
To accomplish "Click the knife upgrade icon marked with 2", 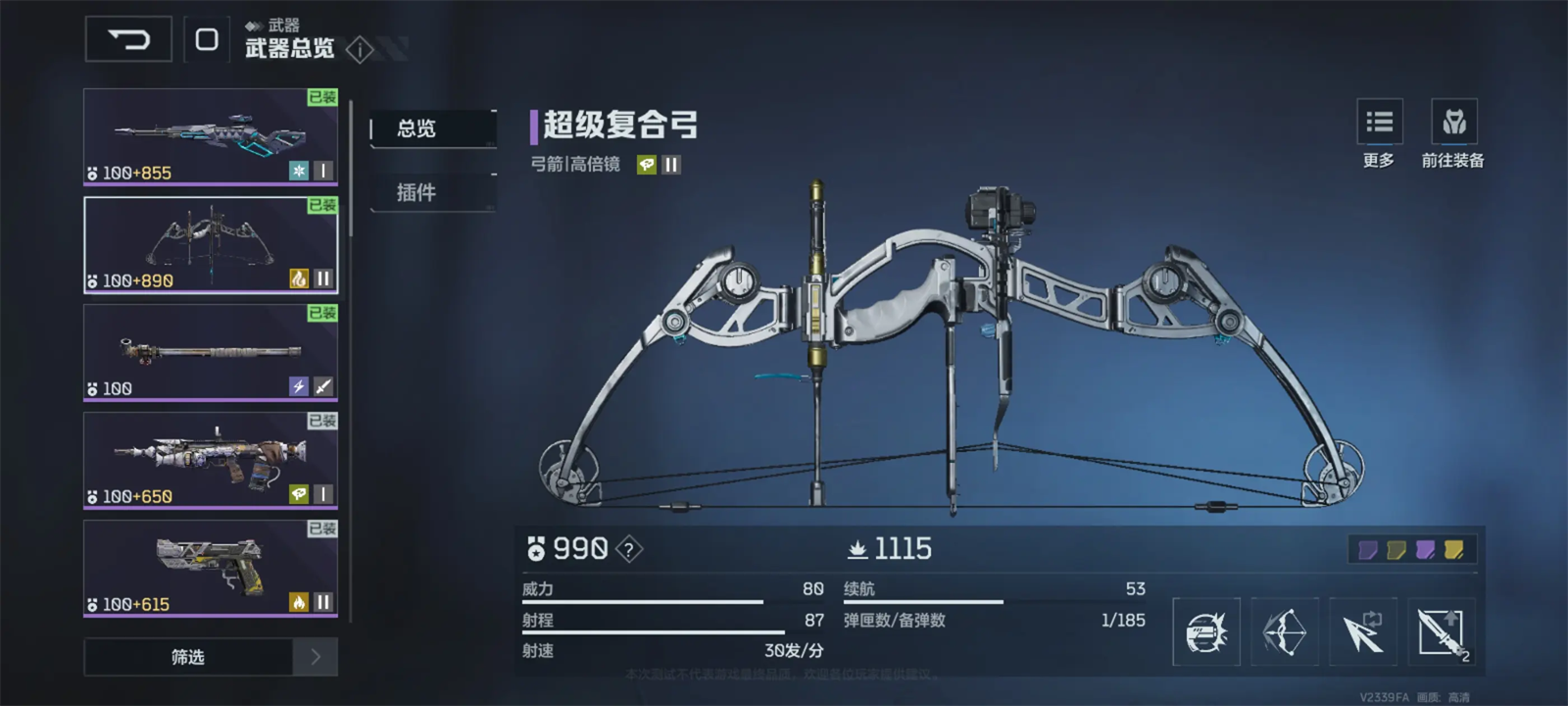I will tap(1443, 632).
